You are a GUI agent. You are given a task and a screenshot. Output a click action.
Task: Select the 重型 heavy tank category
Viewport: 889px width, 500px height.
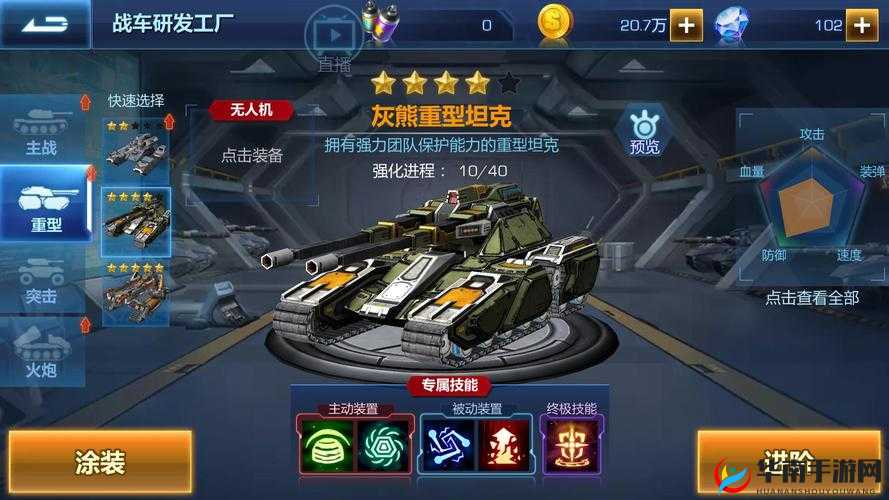pyautogui.click(x=44, y=204)
